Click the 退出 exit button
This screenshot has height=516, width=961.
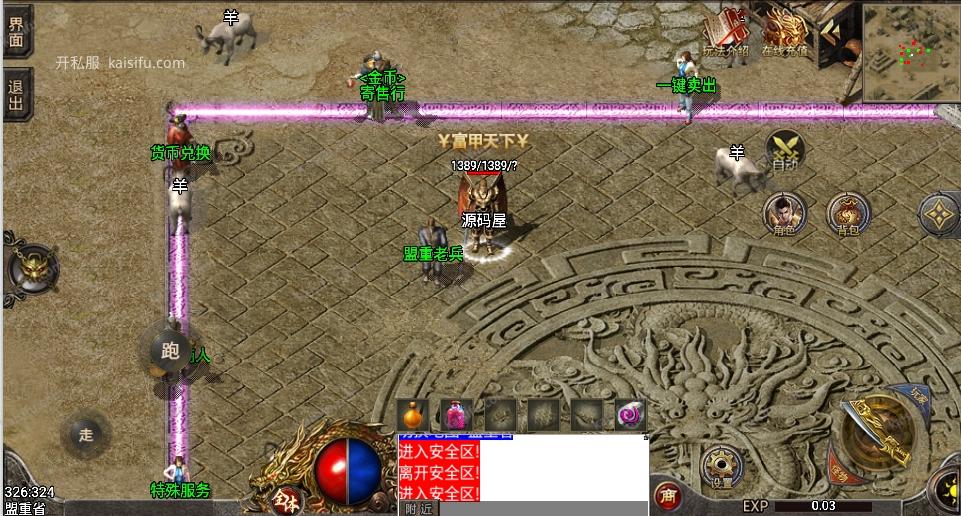click(x=16, y=94)
